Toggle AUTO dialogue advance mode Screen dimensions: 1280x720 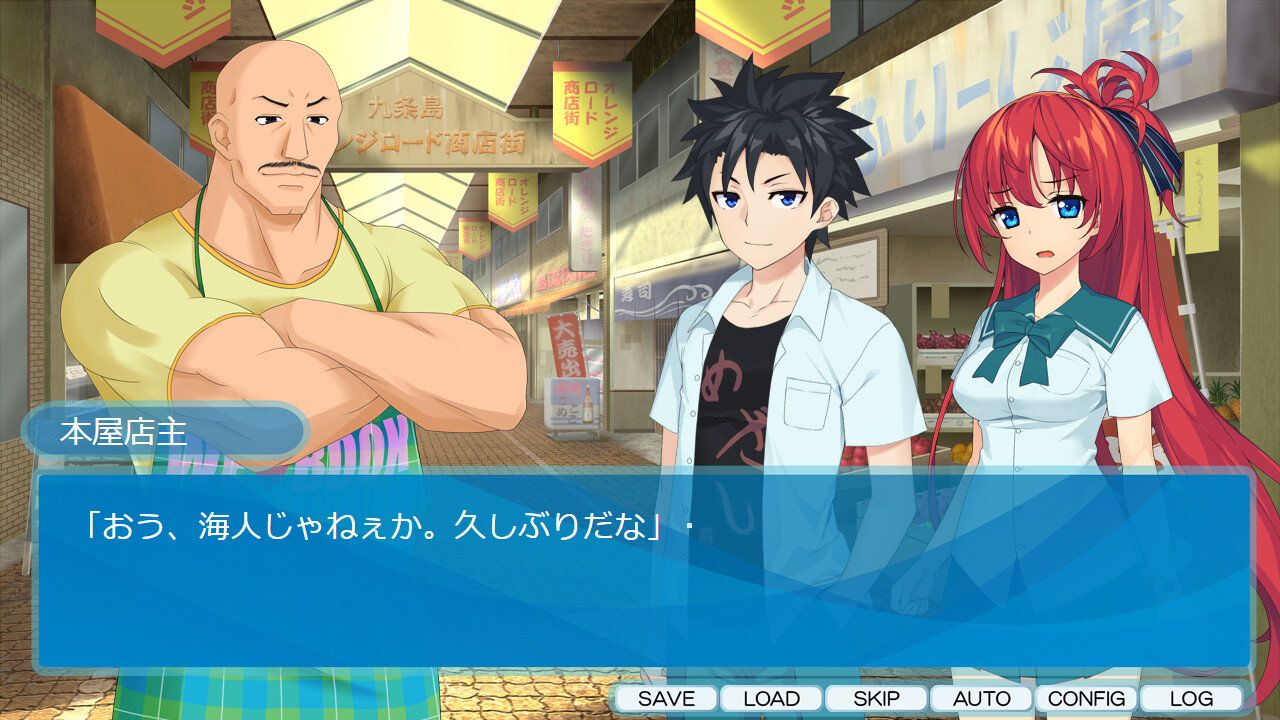(981, 699)
